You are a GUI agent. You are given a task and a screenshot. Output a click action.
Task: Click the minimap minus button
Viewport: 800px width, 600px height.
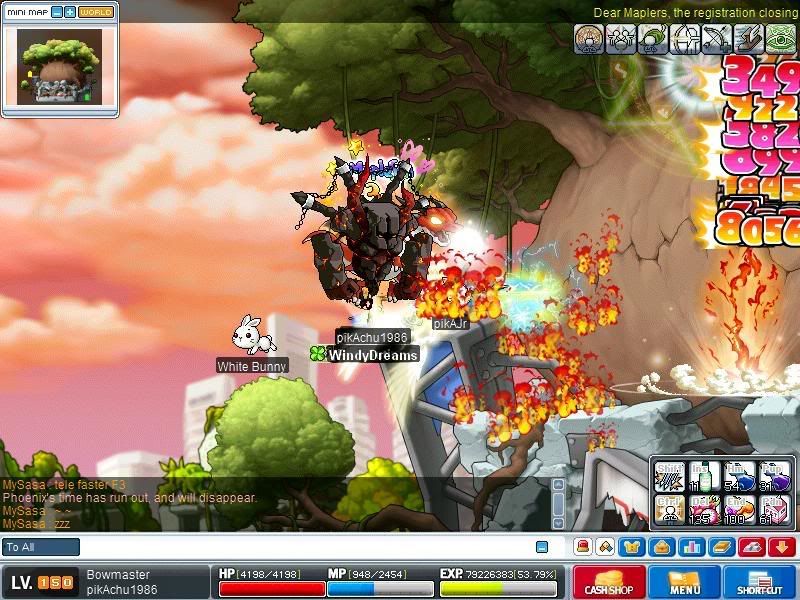(x=57, y=12)
